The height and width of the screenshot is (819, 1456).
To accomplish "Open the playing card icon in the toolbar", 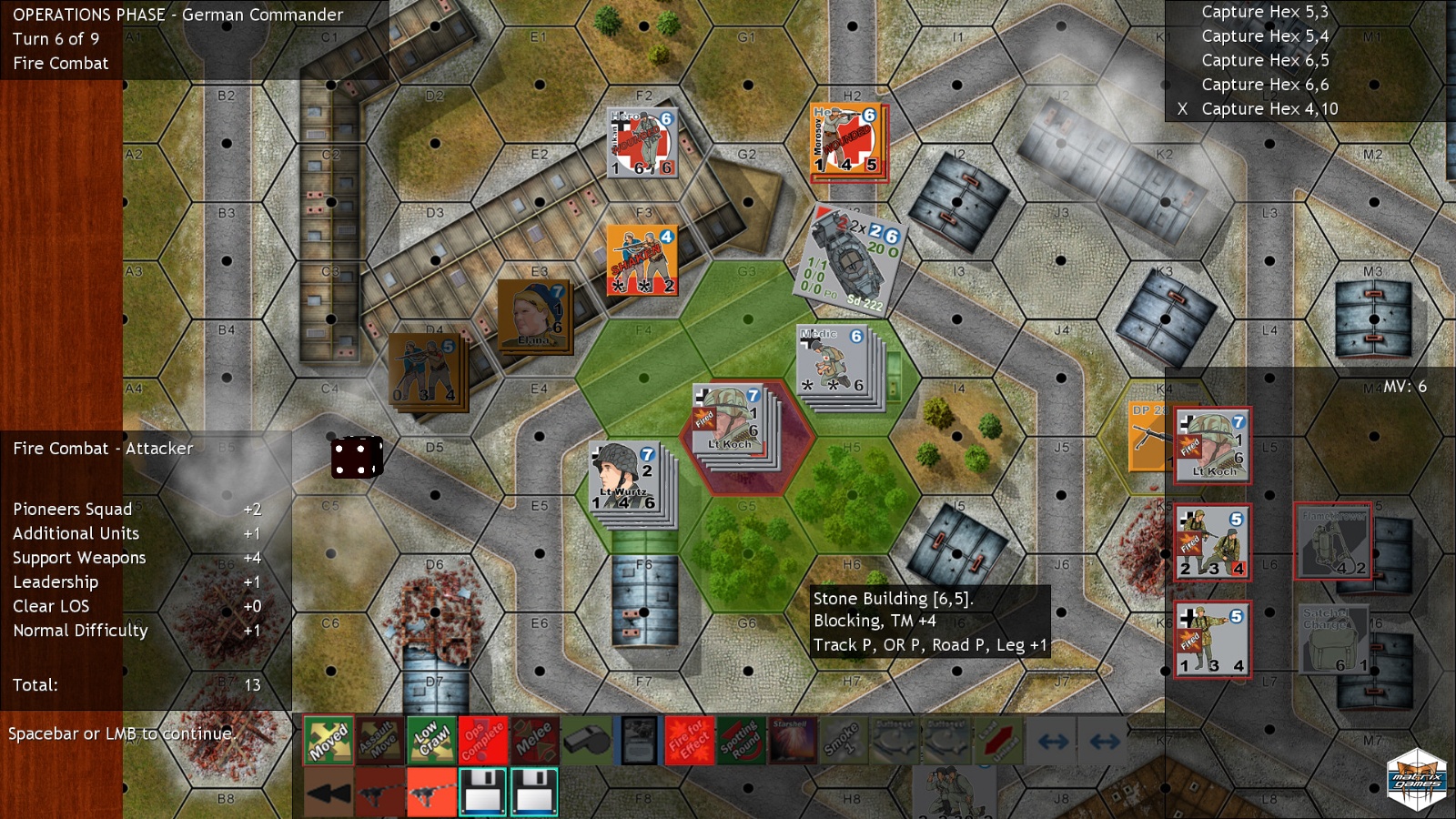I will 637,741.
